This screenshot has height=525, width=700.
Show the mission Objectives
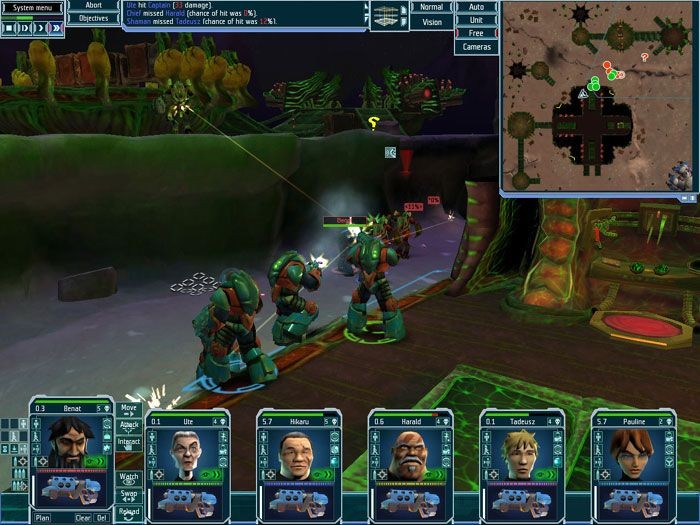click(94, 18)
